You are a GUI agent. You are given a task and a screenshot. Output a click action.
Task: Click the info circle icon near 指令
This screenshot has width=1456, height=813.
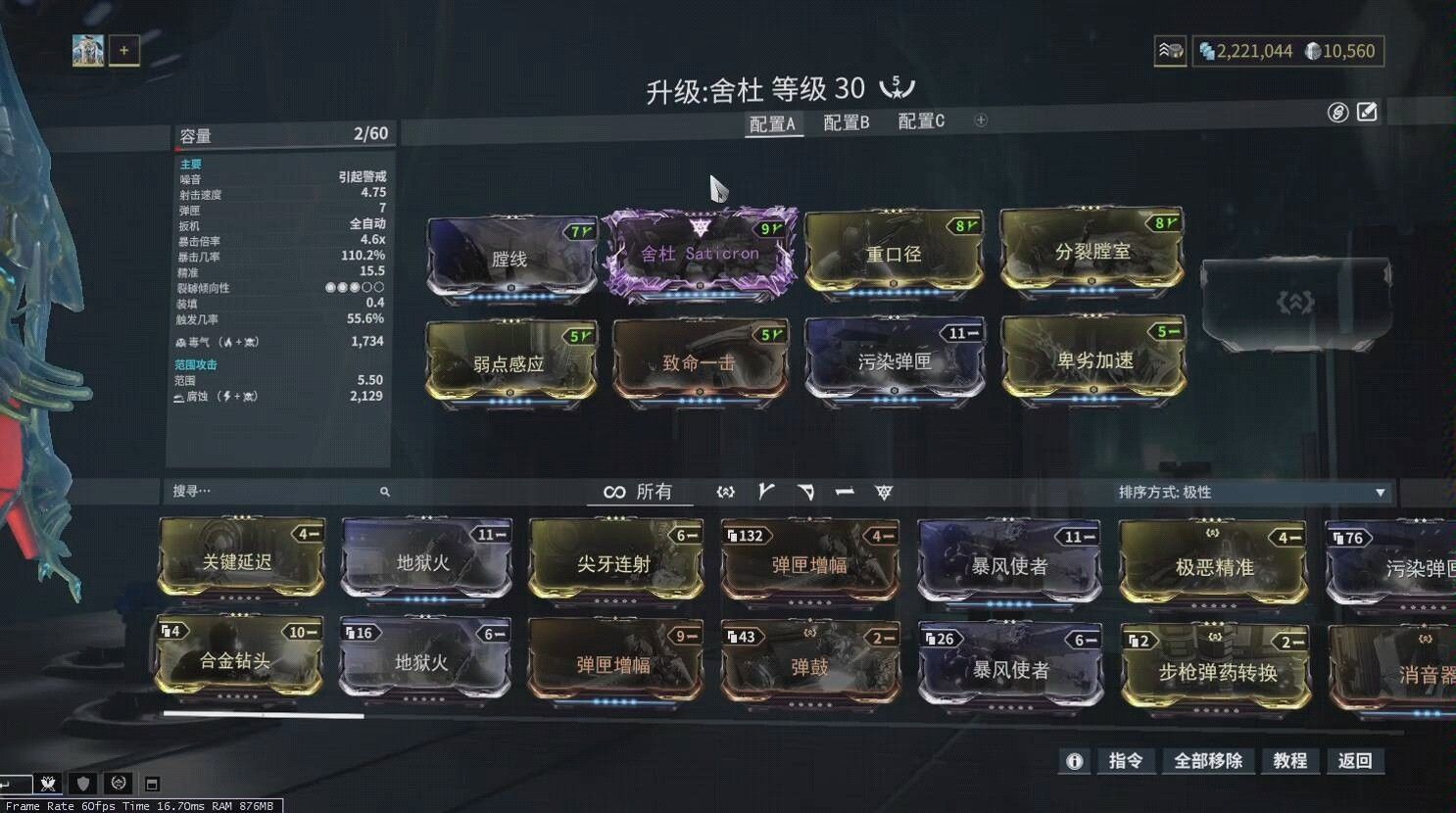[x=1075, y=761]
